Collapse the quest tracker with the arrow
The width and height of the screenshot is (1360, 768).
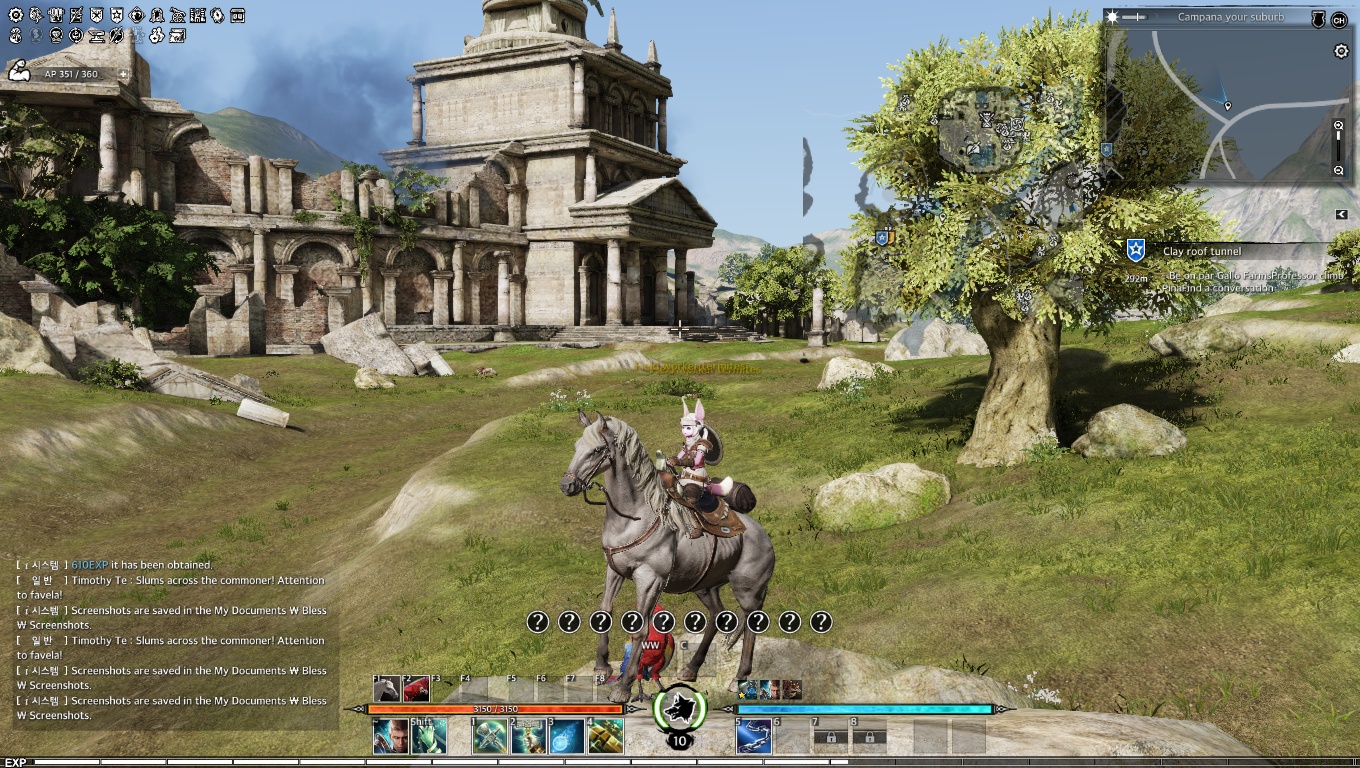1342,214
